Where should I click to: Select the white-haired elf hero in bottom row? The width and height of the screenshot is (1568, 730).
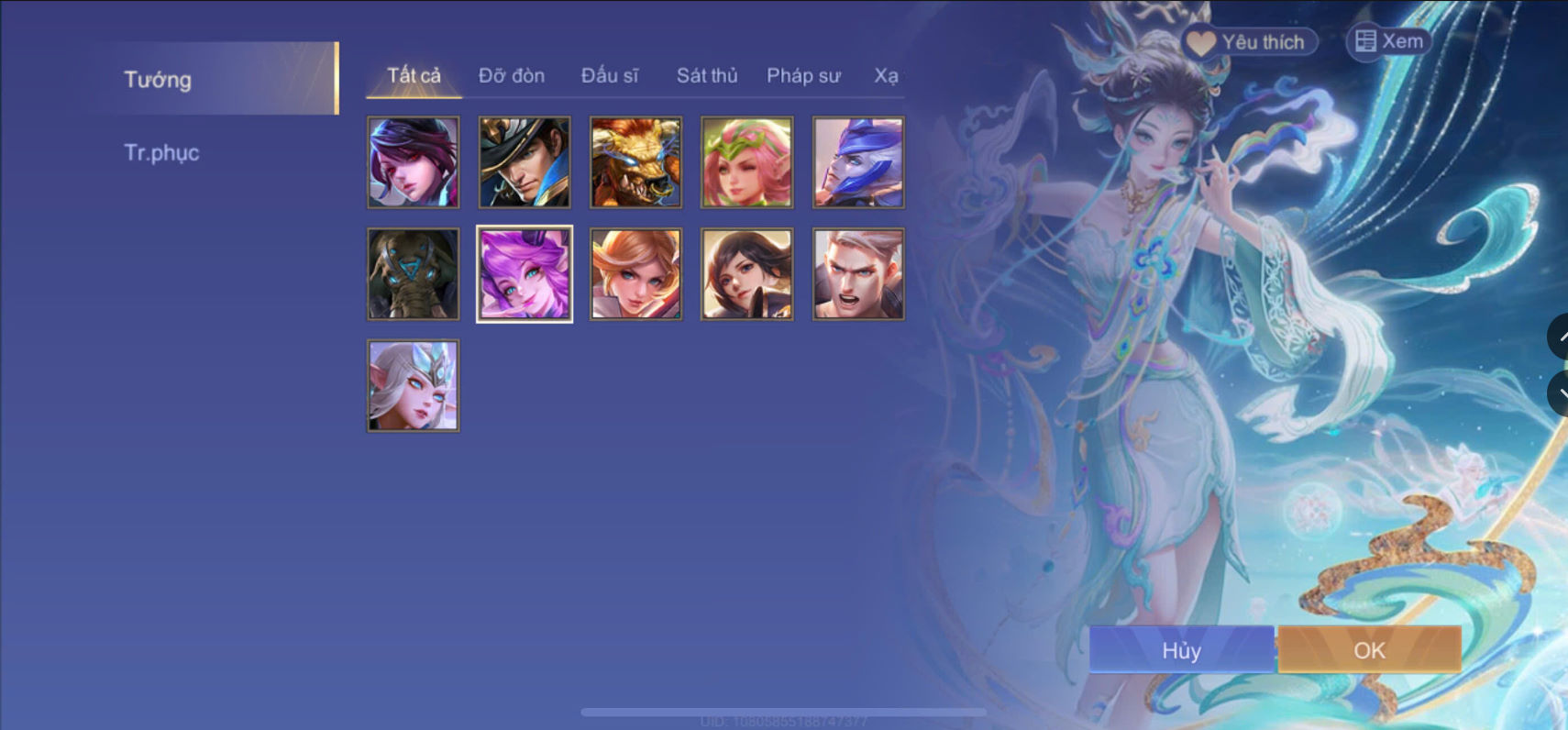pos(413,385)
